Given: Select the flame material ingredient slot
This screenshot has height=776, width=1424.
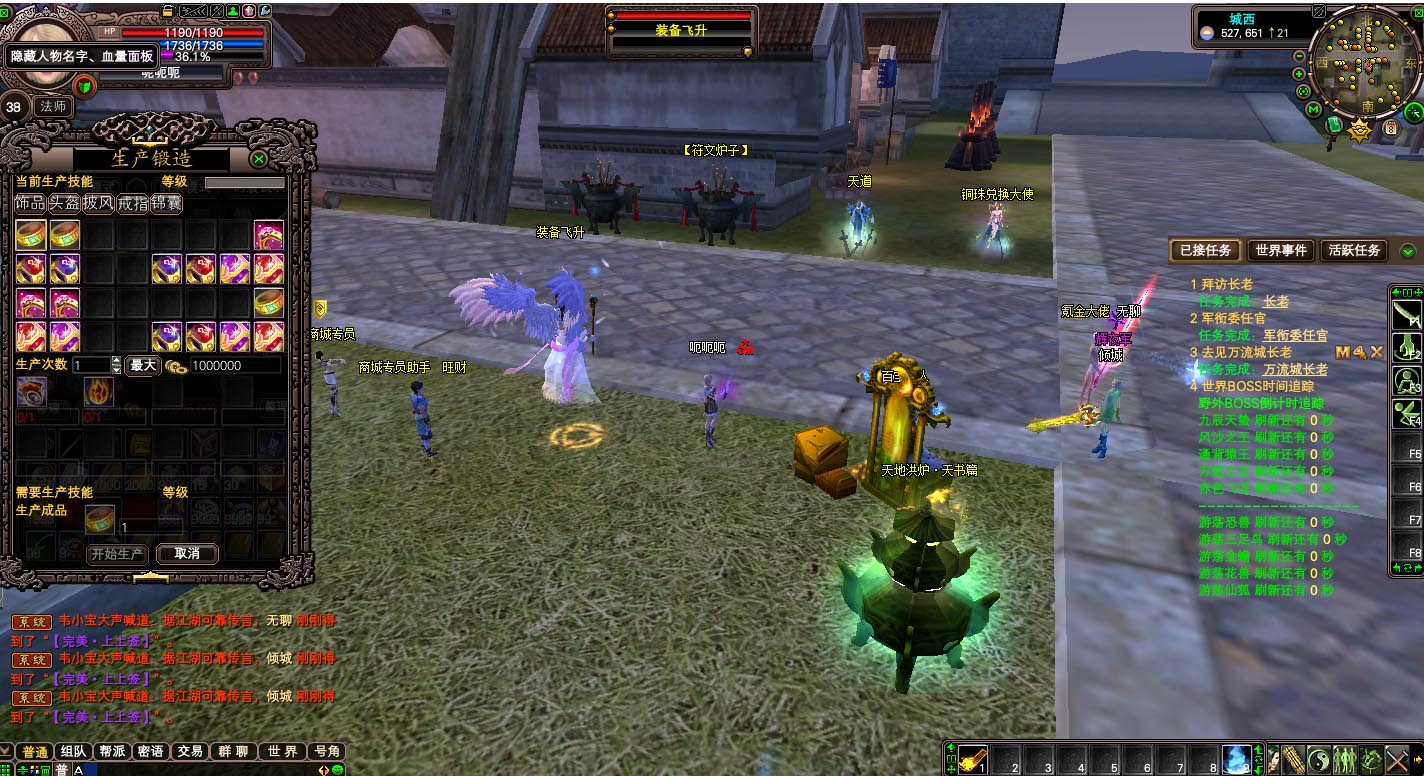Looking at the screenshot, I should coord(98,392).
